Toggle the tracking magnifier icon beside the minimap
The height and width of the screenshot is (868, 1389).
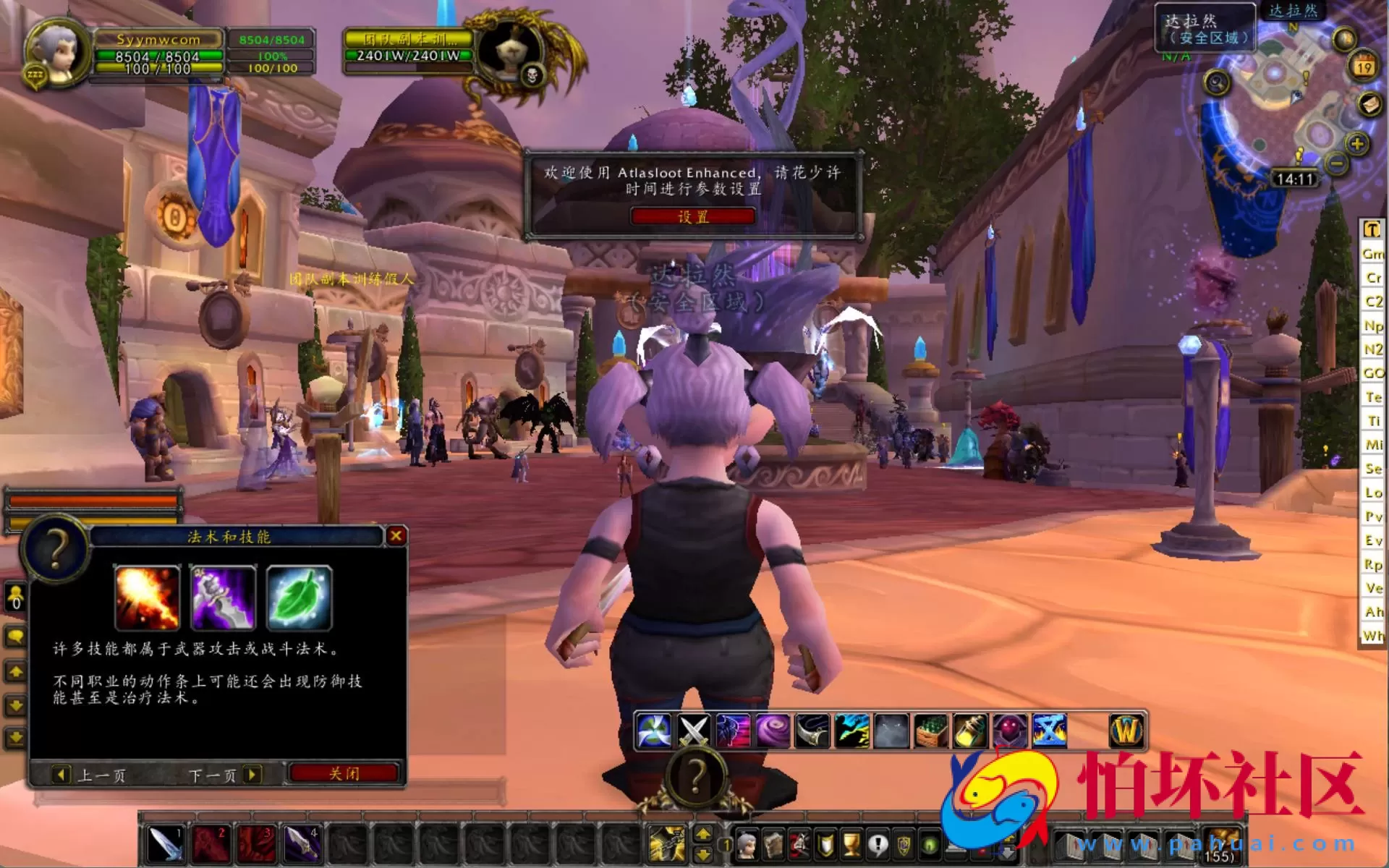click(x=1217, y=82)
